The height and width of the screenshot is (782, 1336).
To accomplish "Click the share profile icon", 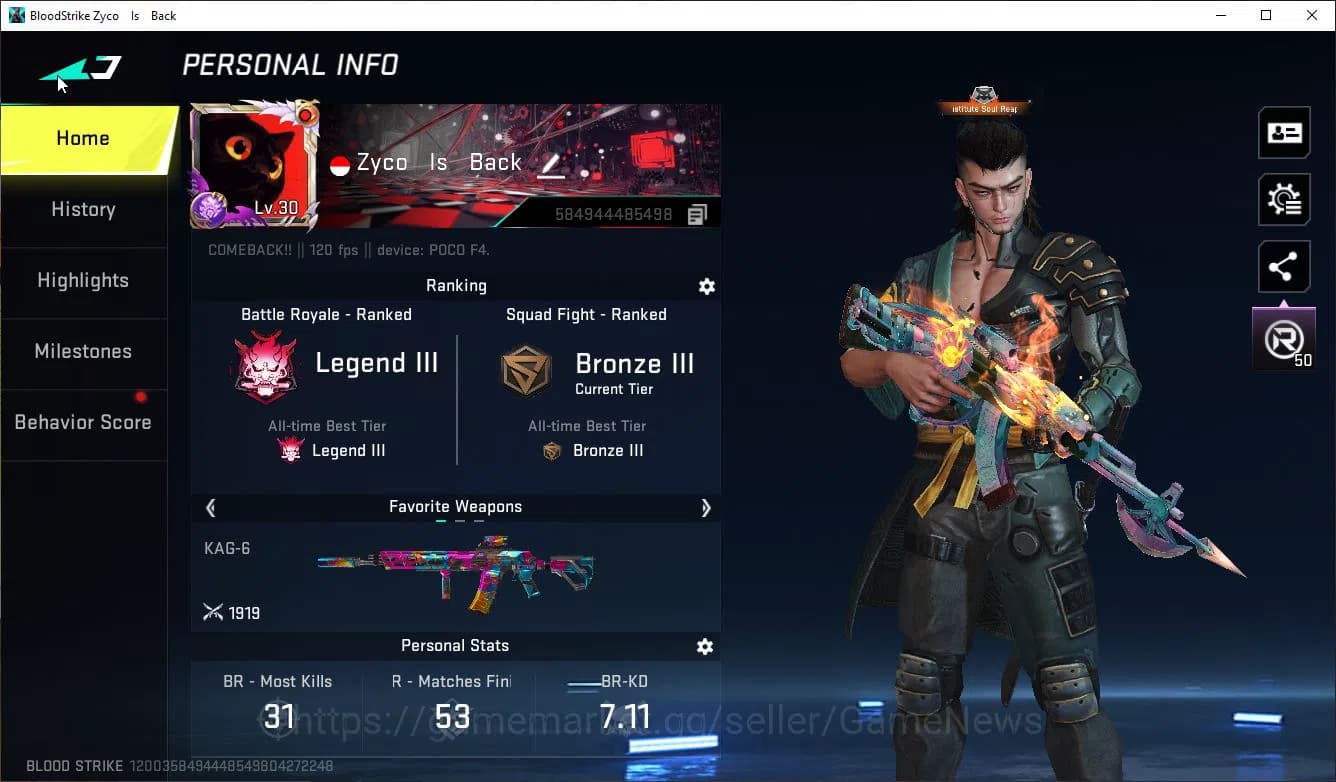I will (x=1284, y=266).
